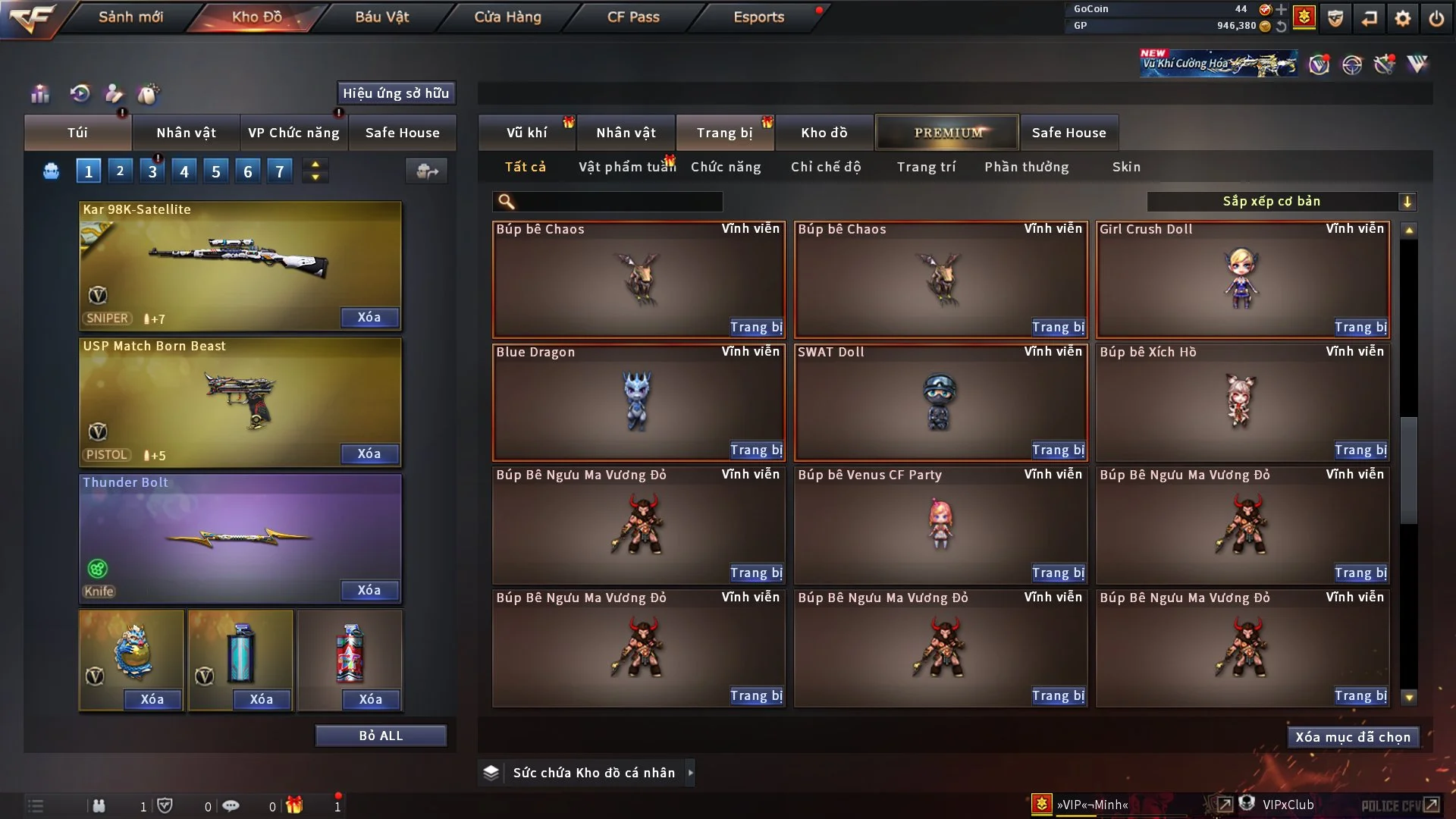Screen dimensions: 1456x819
Task: Choose bag slot number 3
Action: 152,171
